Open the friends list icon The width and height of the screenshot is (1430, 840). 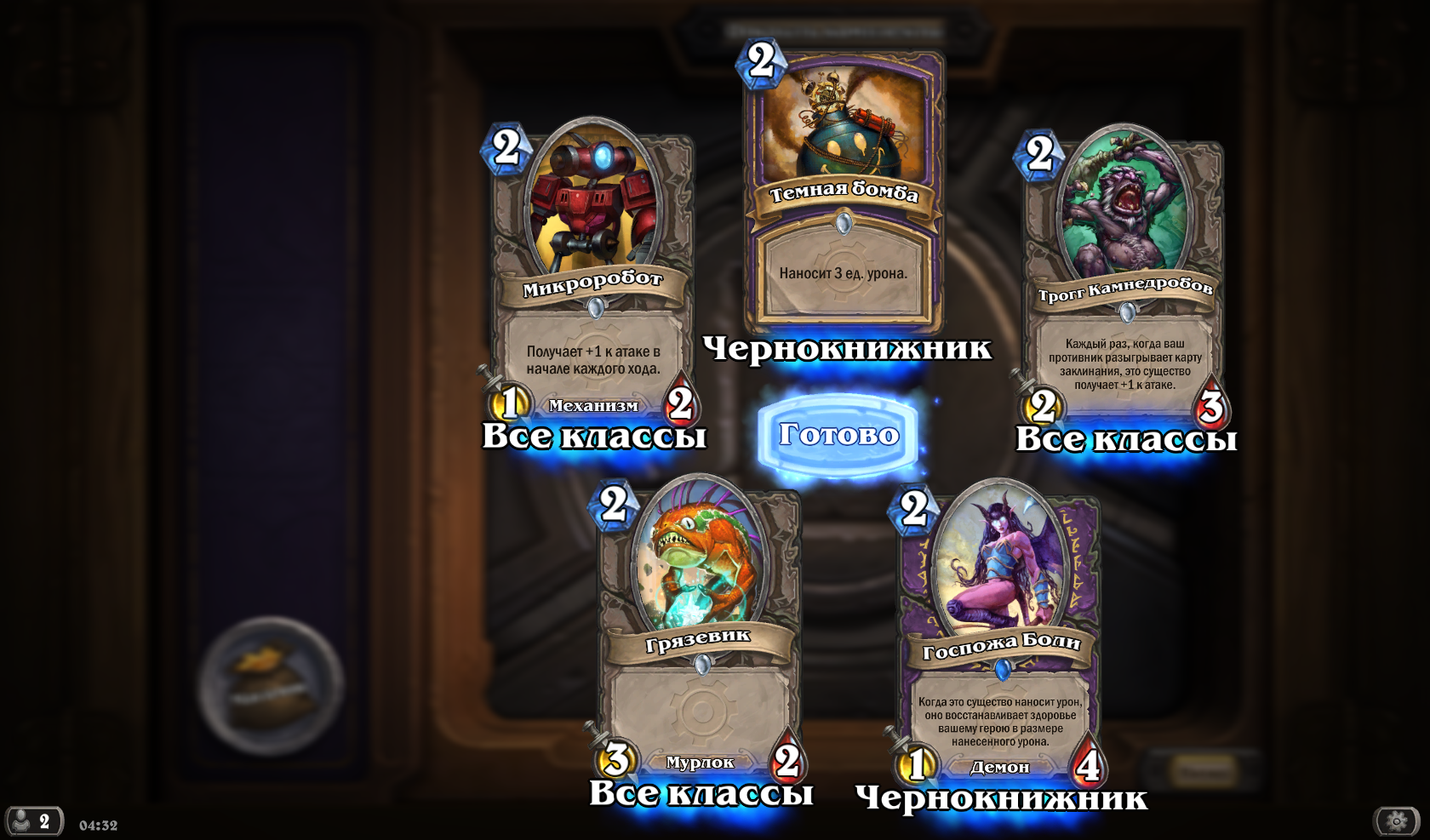(x=33, y=821)
